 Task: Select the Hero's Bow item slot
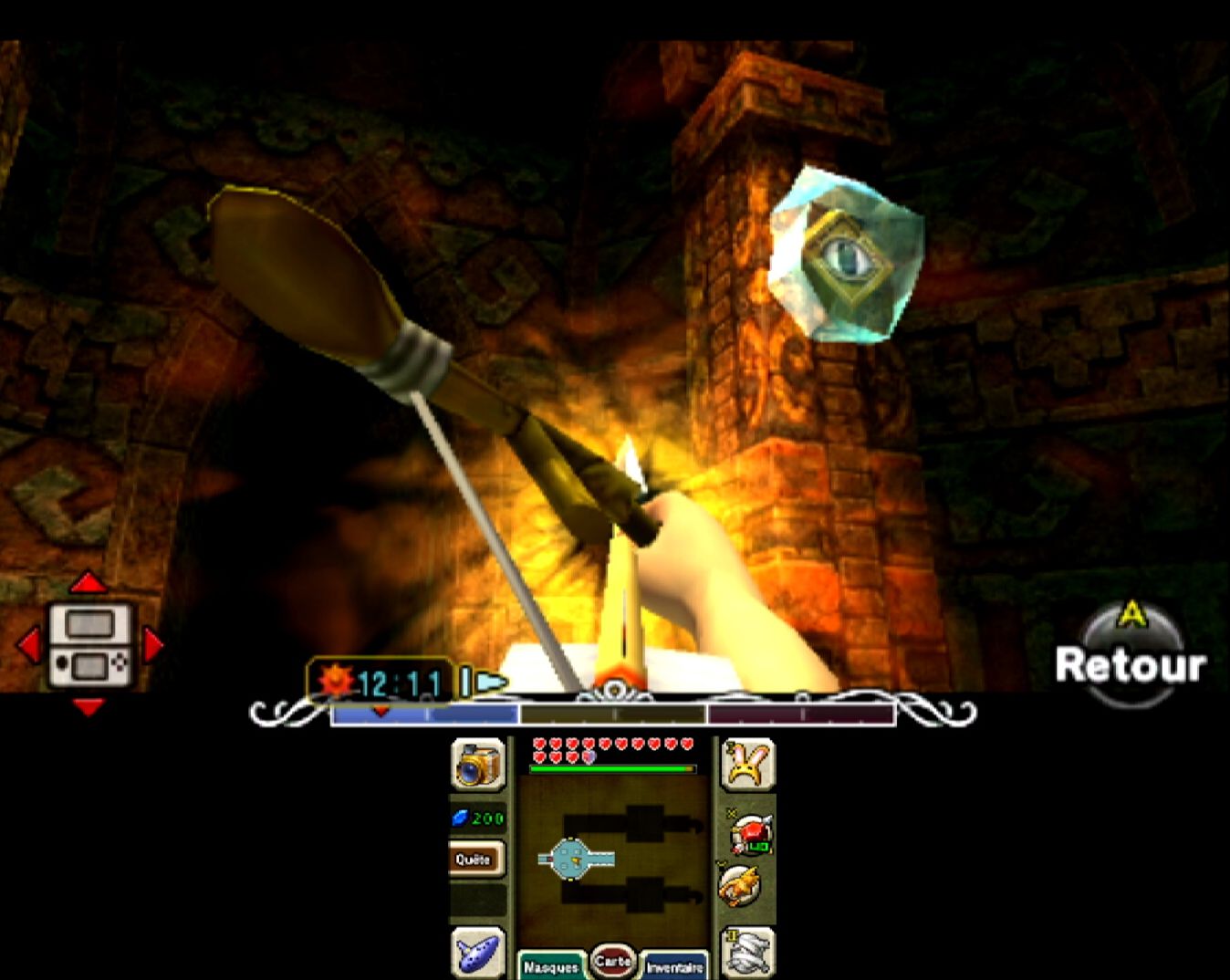click(751, 834)
